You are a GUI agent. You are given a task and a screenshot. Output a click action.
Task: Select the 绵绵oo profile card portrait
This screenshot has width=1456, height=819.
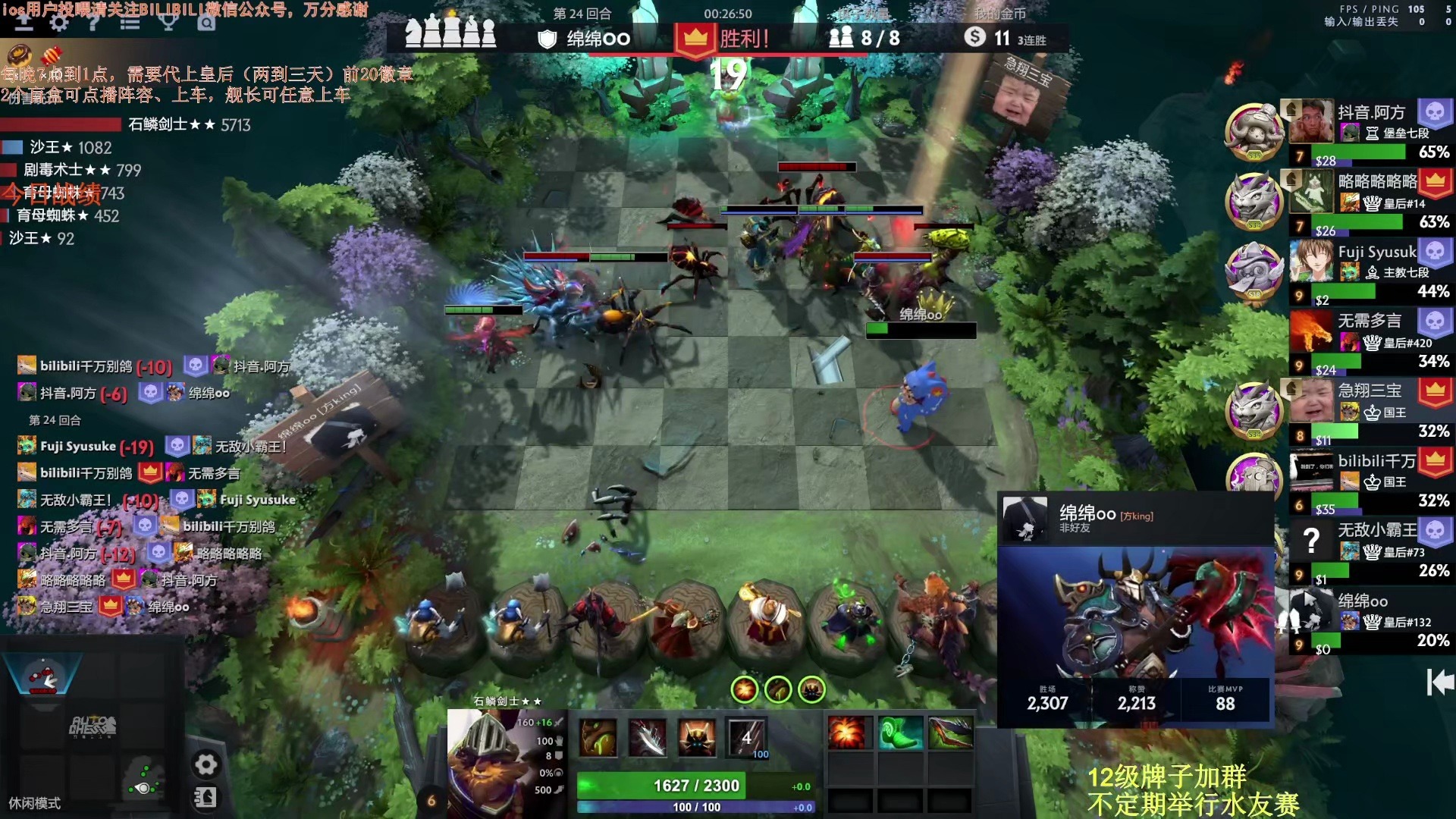pyautogui.click(x=1025, y=518)
